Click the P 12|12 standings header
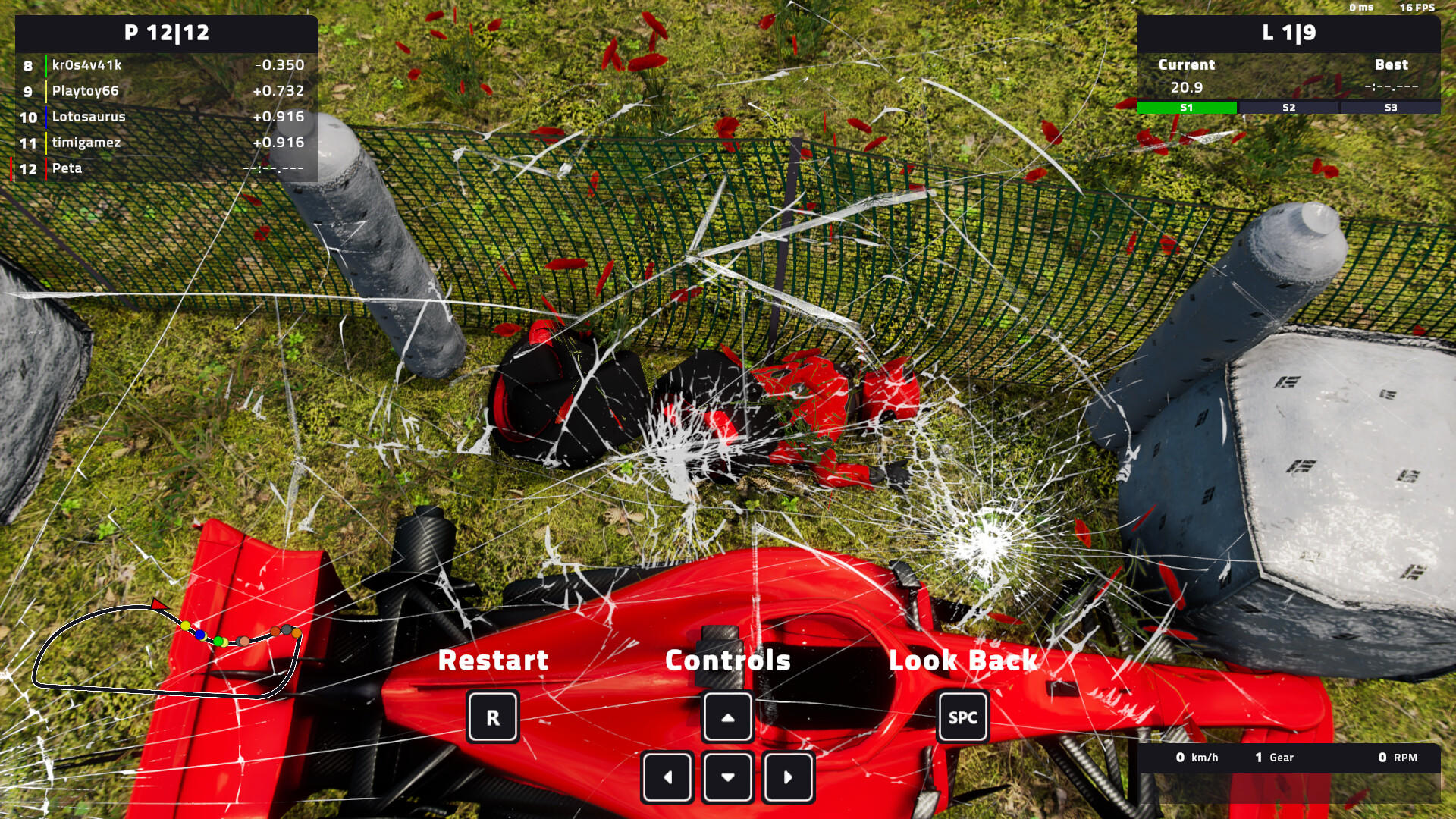The width and height of the screenshot is (1456, 819). (168, 33)
